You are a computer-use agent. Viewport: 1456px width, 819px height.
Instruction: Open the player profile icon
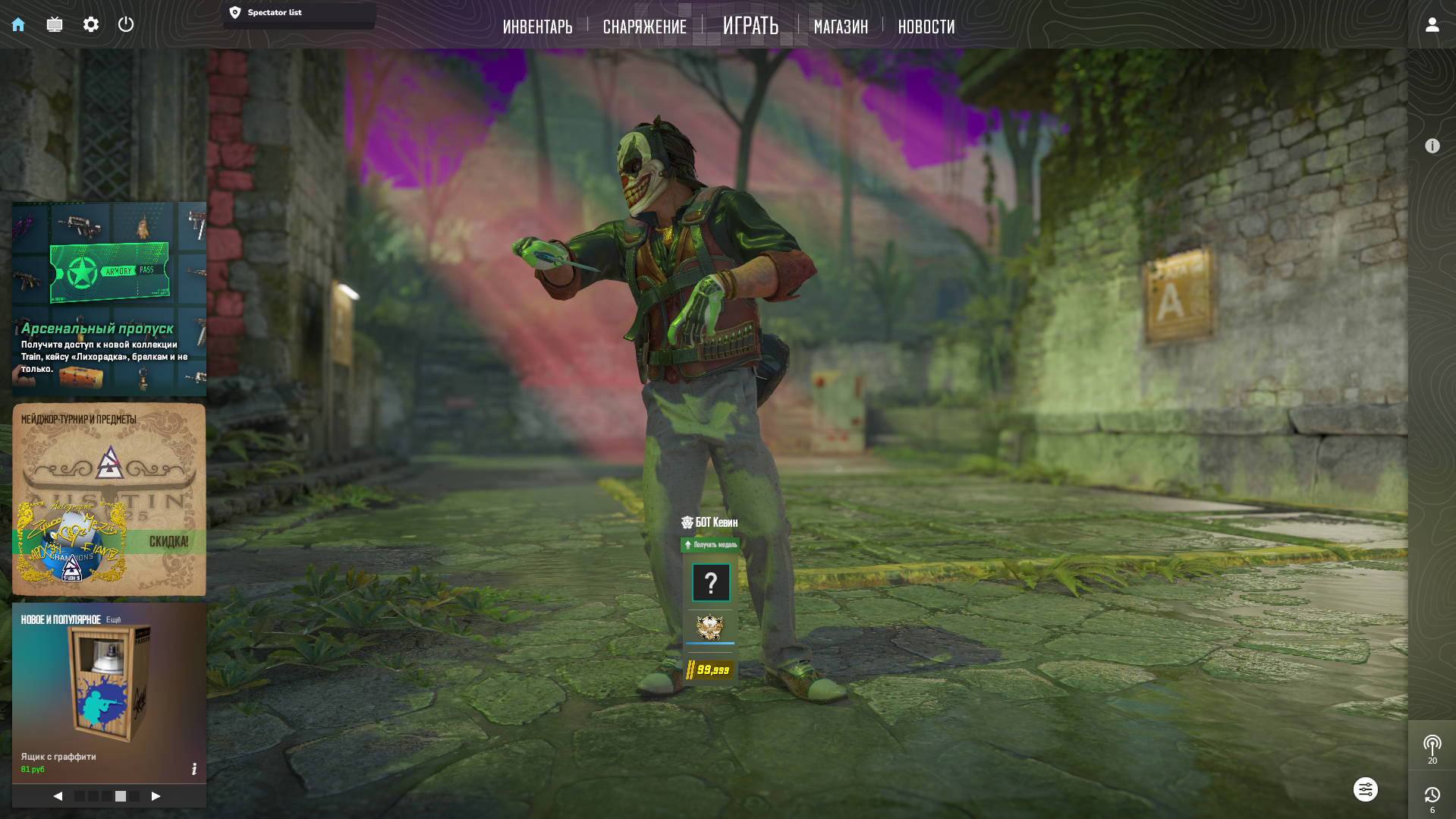[1432, 24]
